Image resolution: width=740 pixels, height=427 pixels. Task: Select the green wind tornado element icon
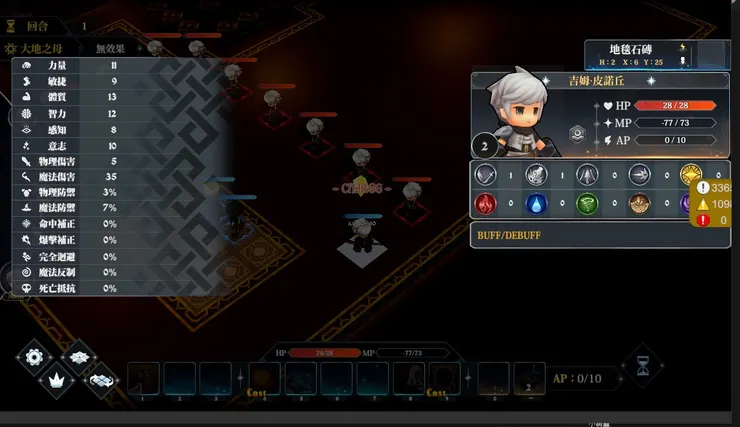[588, 204]
